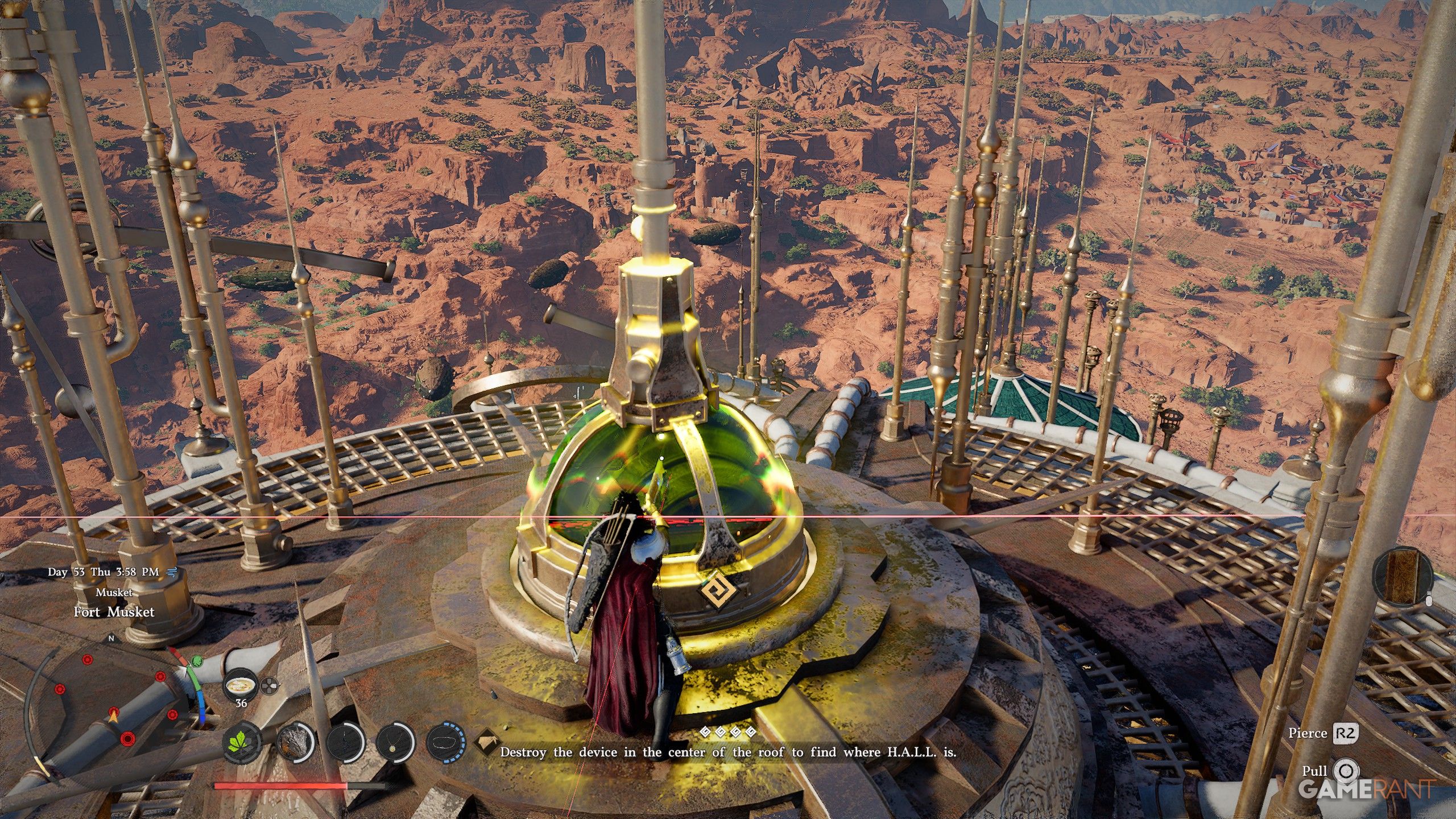Choose the gold pendant necklace slot
This screenshot has height=819, width=1456.
click(395, 743)
